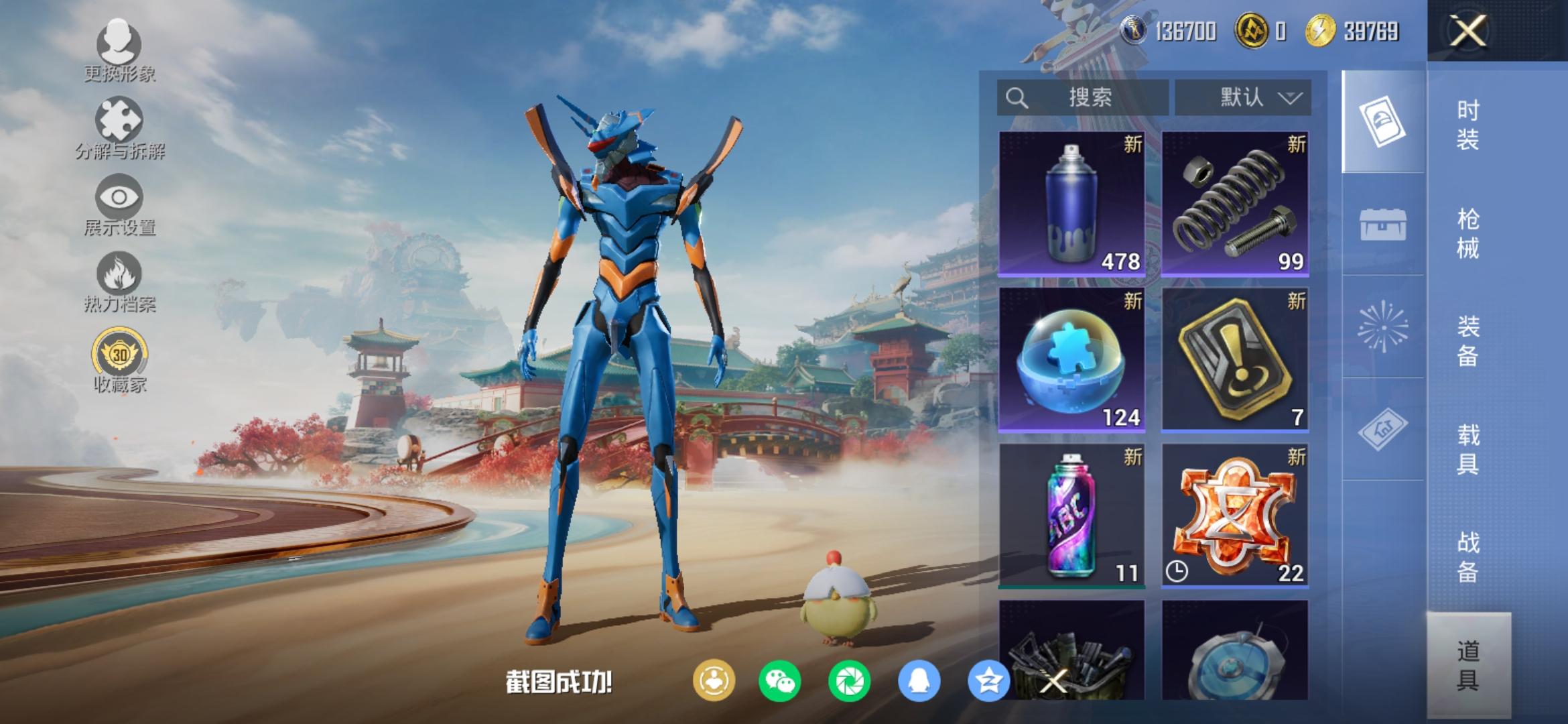The height and width of the screenshot is (724, 1568).
Task: Select the blue puzzle piece orb item
Action: click(x=1071, y=359)
